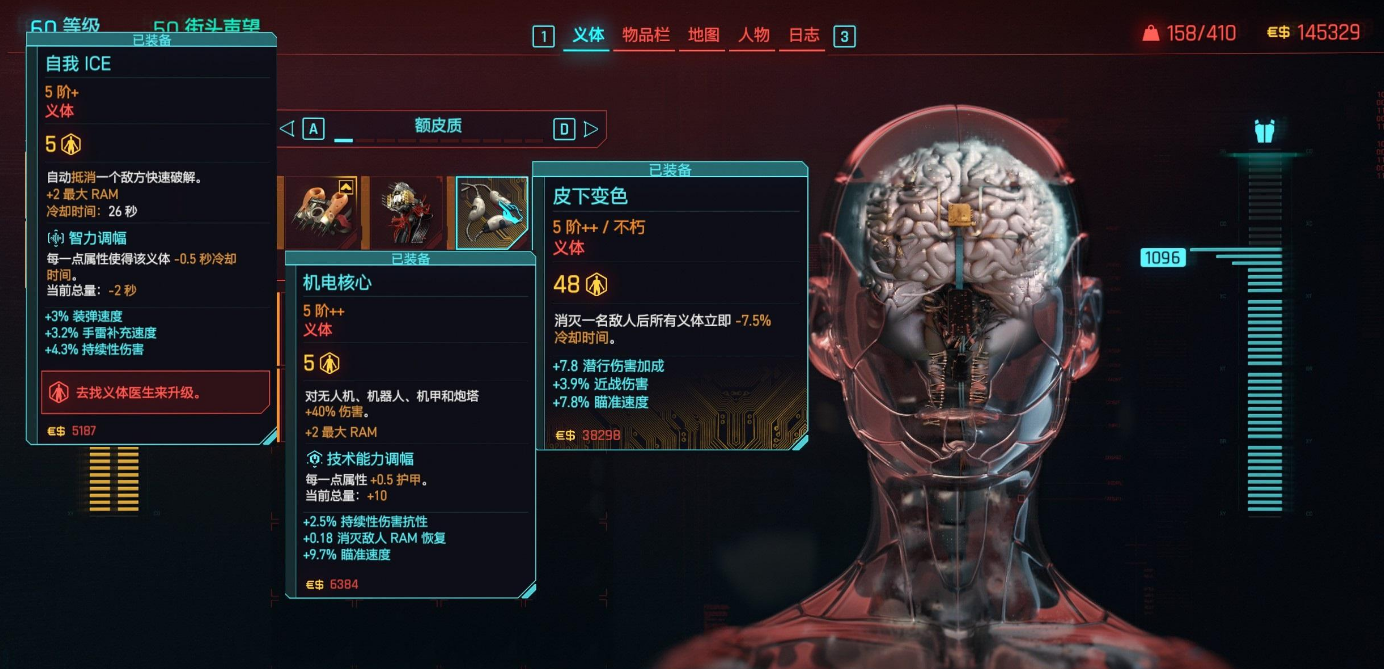Open the 地图 map tab
The height and width of the screenshot is (669, 1384).
[x=703, y=35]
